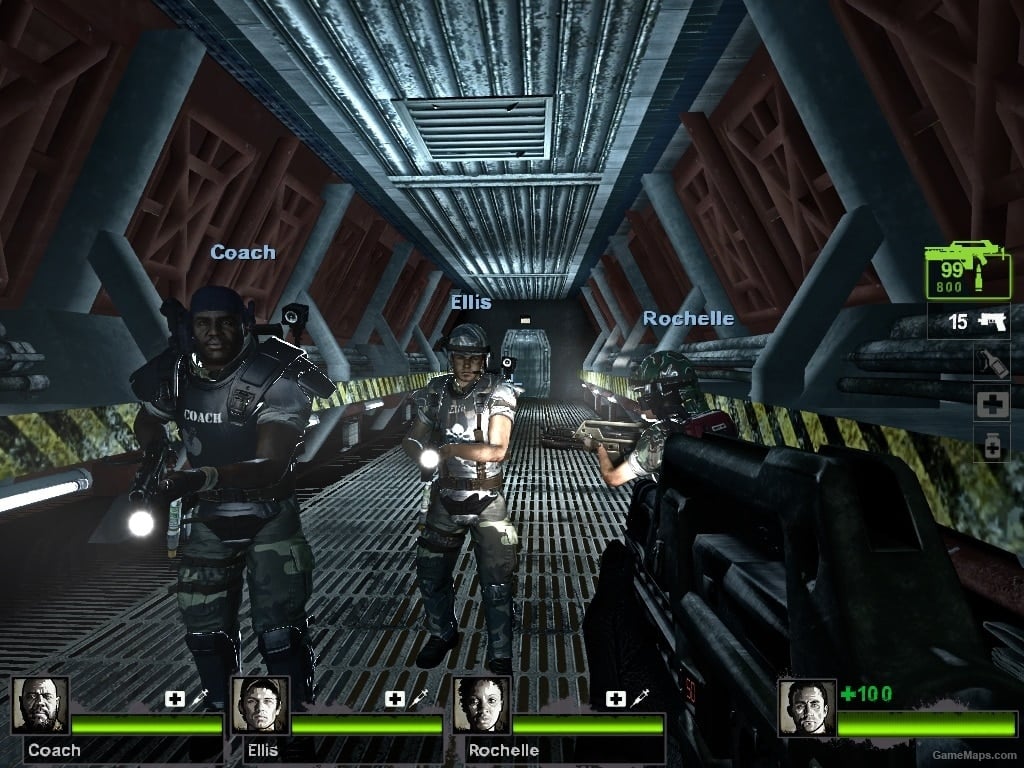
Task: Click Coach's medkit icon
Action: [175, 698]
